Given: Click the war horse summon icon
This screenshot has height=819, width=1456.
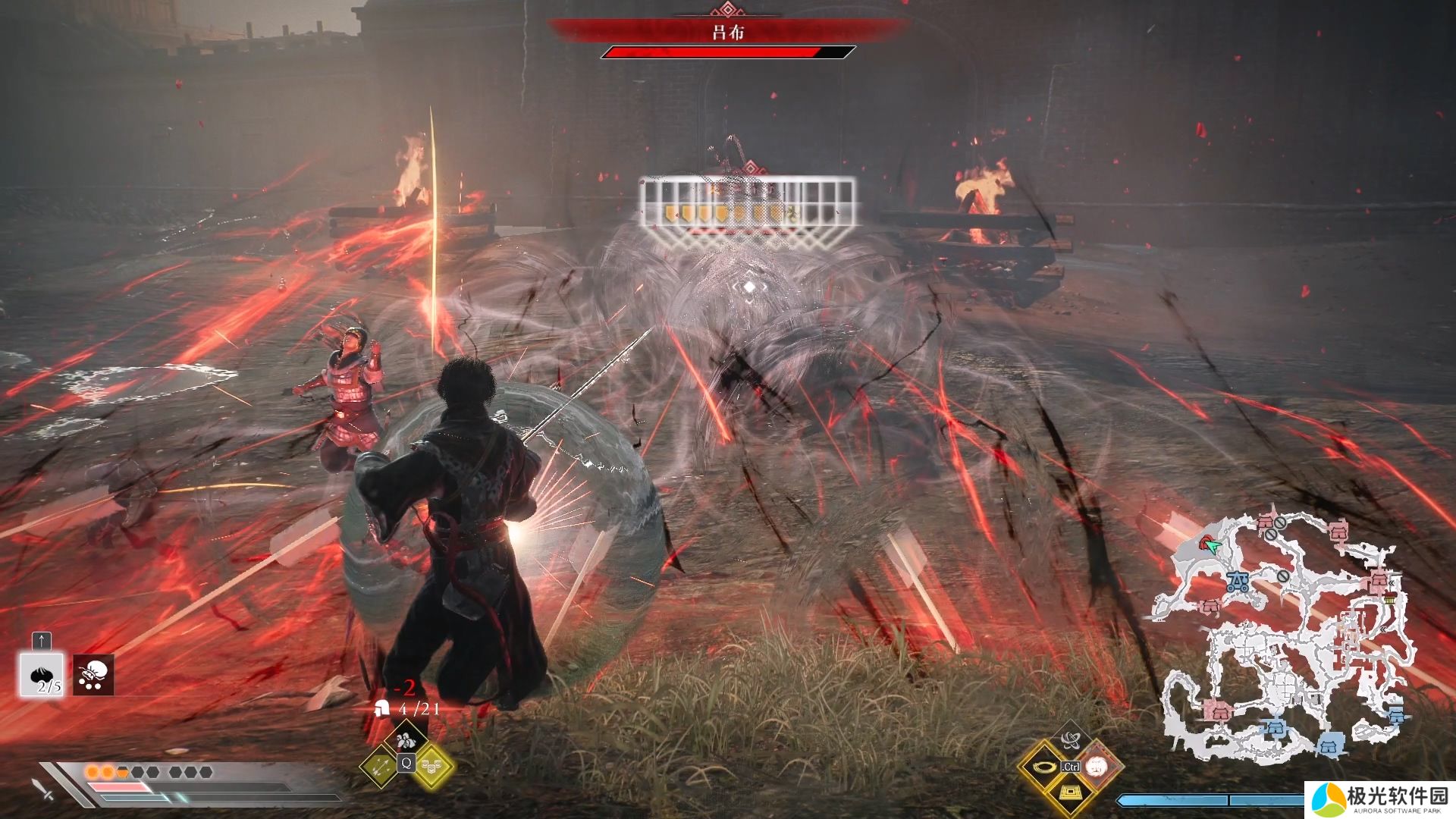Looking at the screenshot, I should (94, 674).
